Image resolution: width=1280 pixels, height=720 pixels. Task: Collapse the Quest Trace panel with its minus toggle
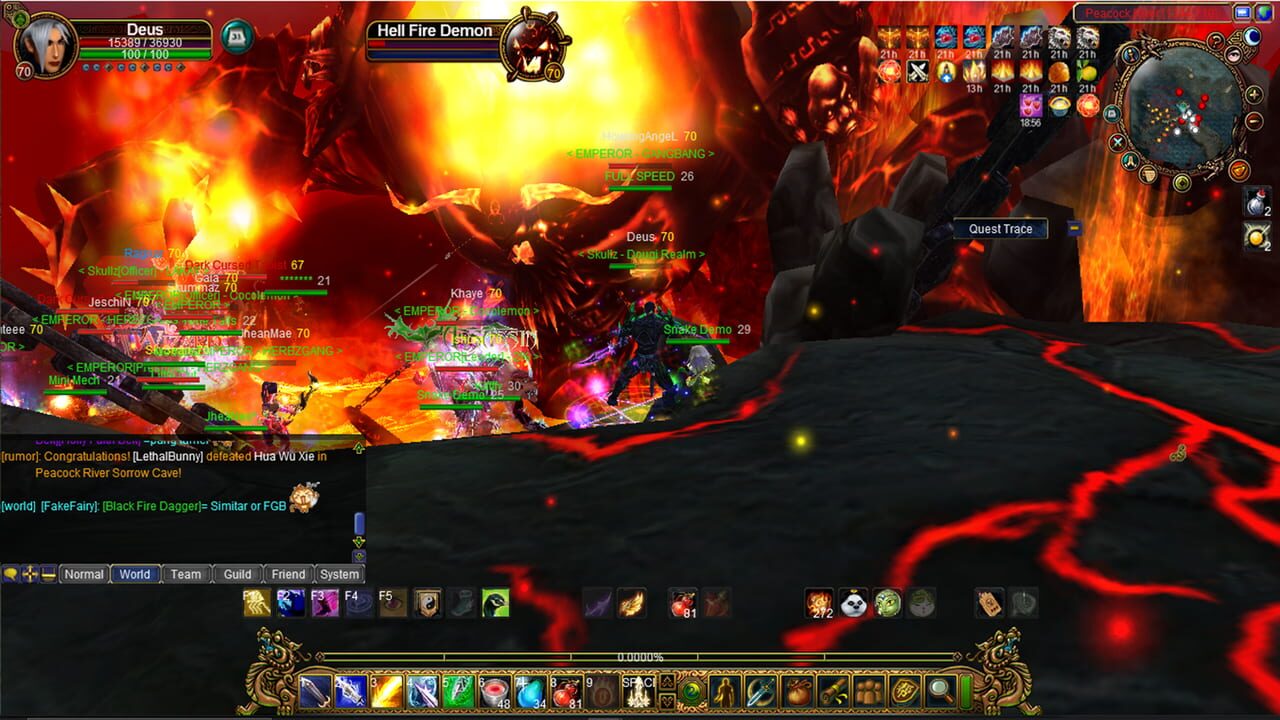[1075, 229]
